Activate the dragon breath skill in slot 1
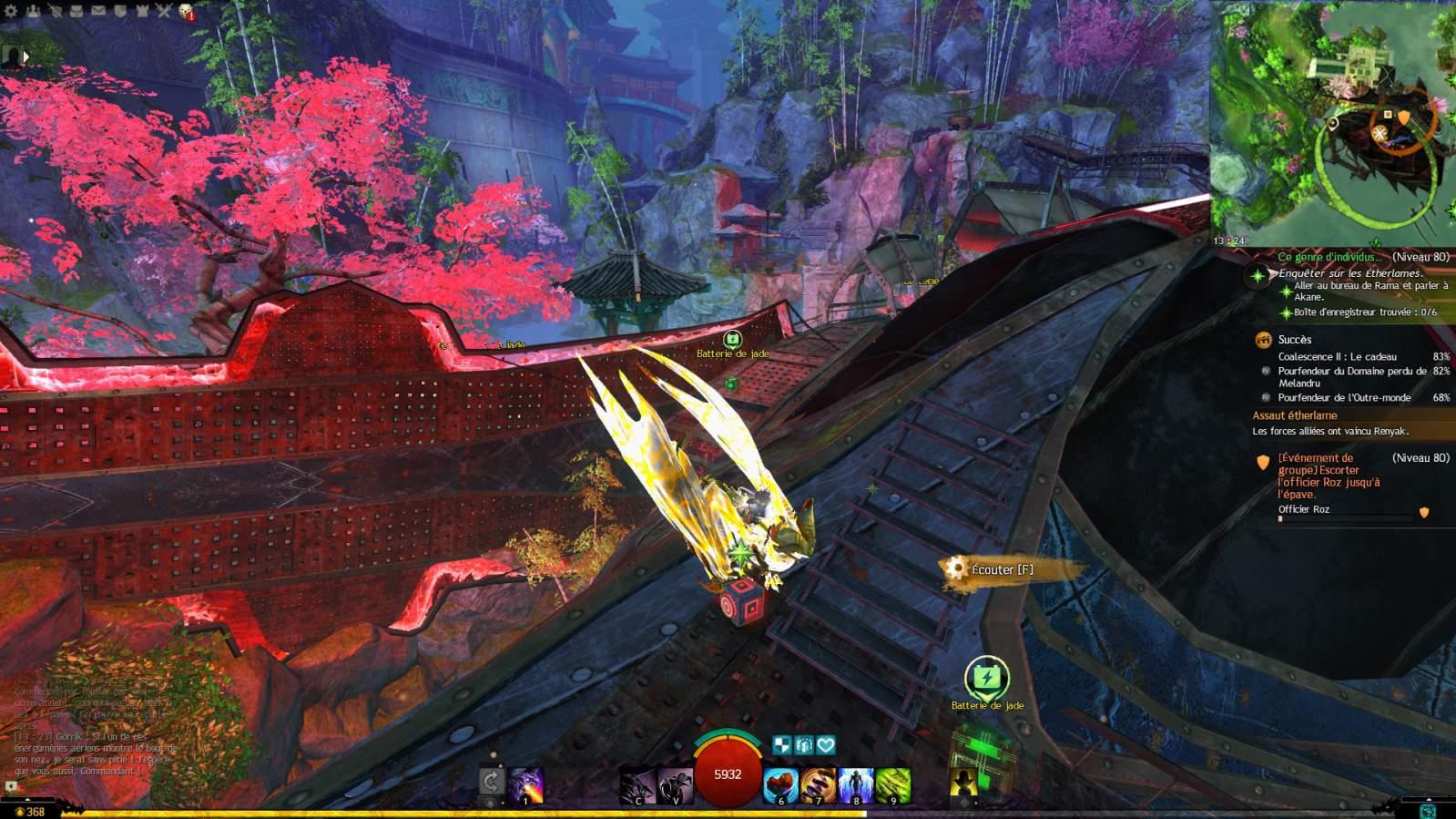 coord(526,785)
